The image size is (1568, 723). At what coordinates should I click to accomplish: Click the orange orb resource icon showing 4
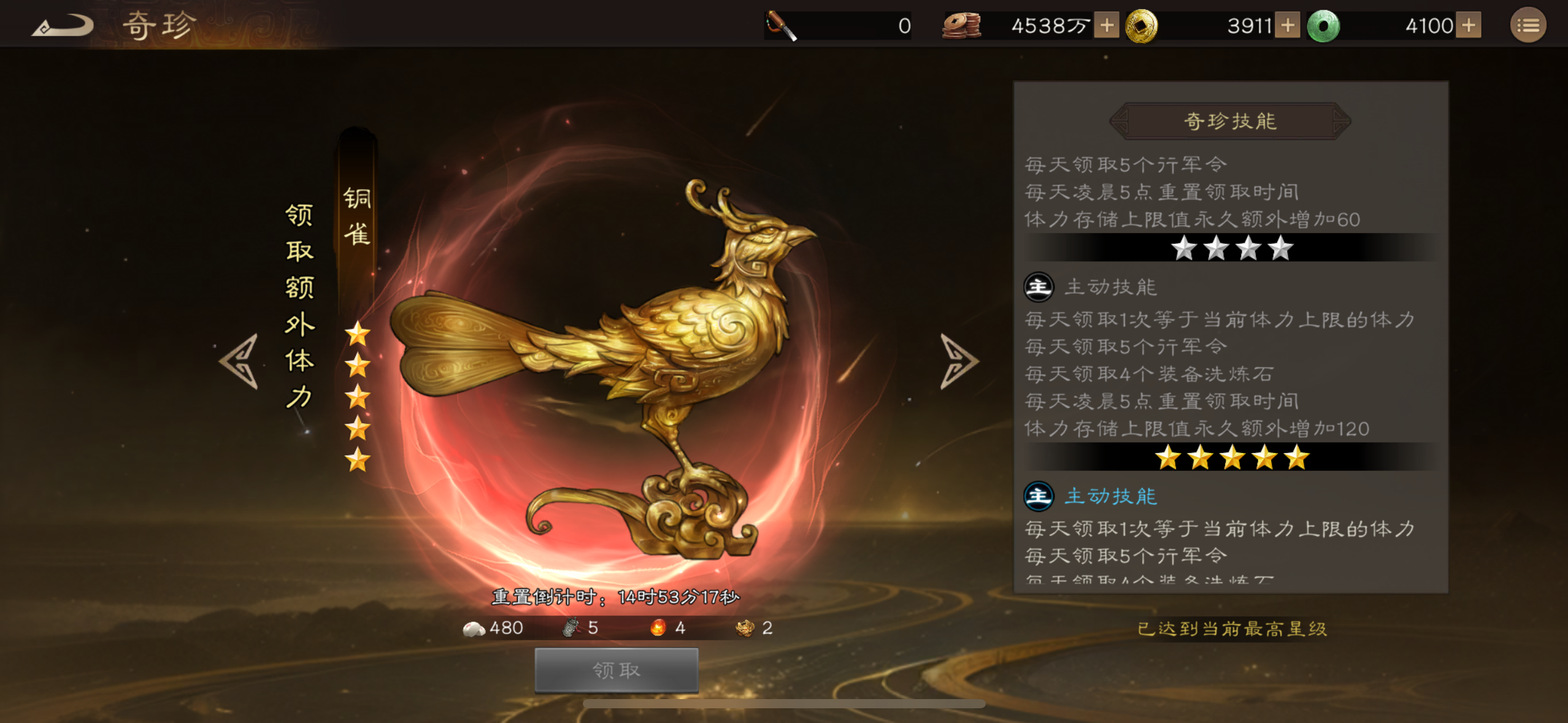point(658,627)
